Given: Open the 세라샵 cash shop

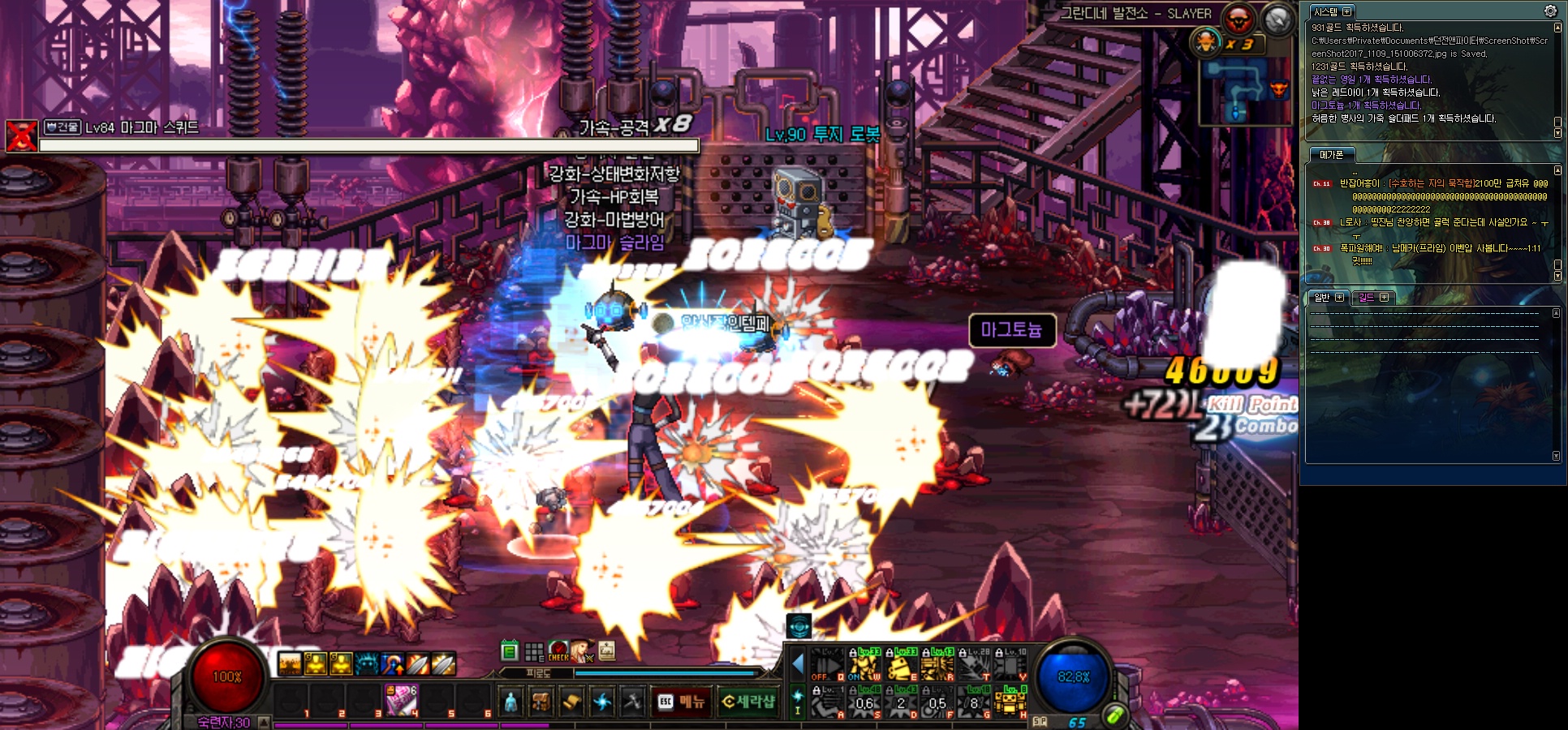Looking at the screenshot, I should tap(747, 702).
